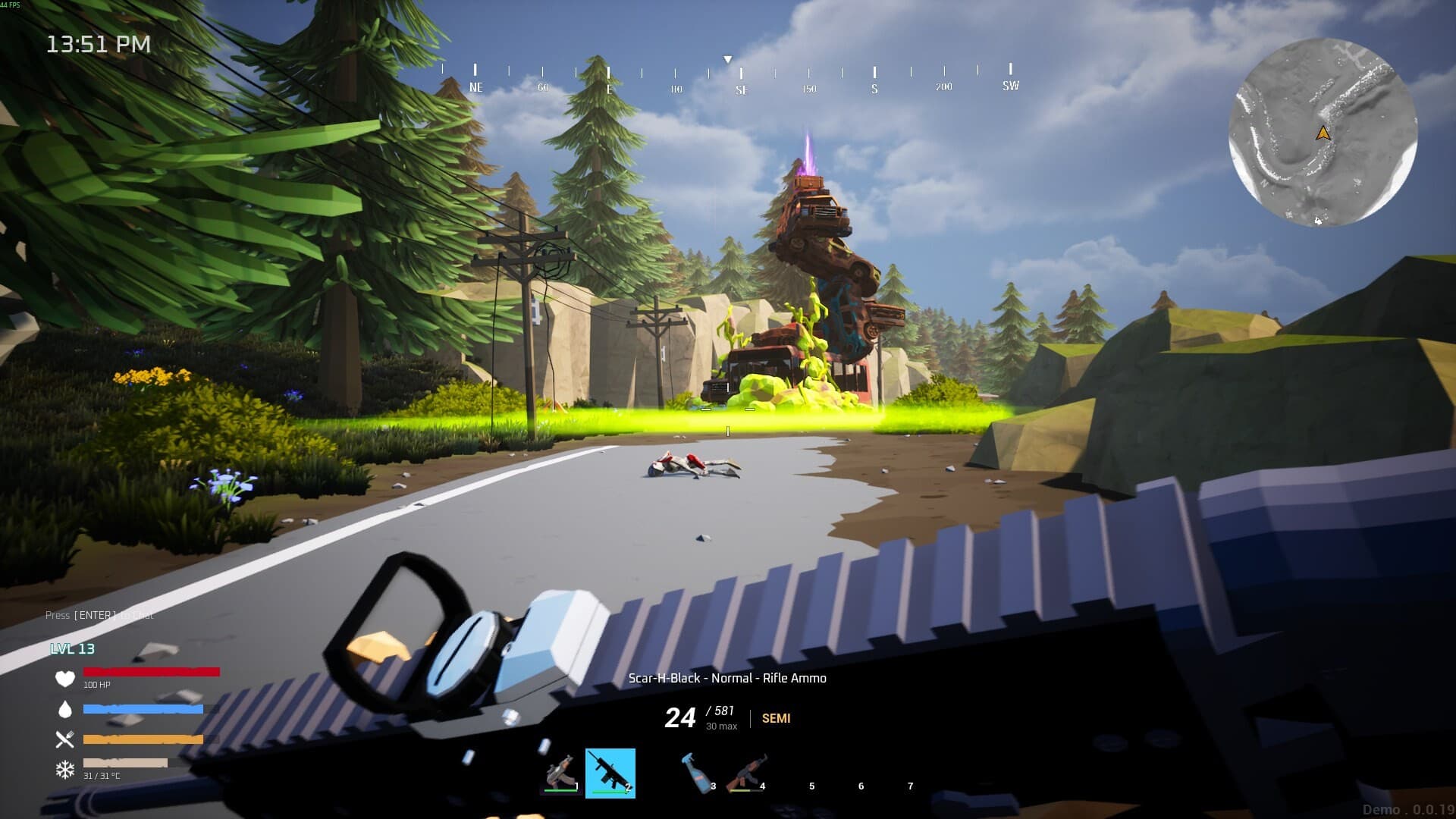Click the water drop thirst icon
Image resolution: width=1456 pixels, height=819 pixels.
[x=67, y=710]
